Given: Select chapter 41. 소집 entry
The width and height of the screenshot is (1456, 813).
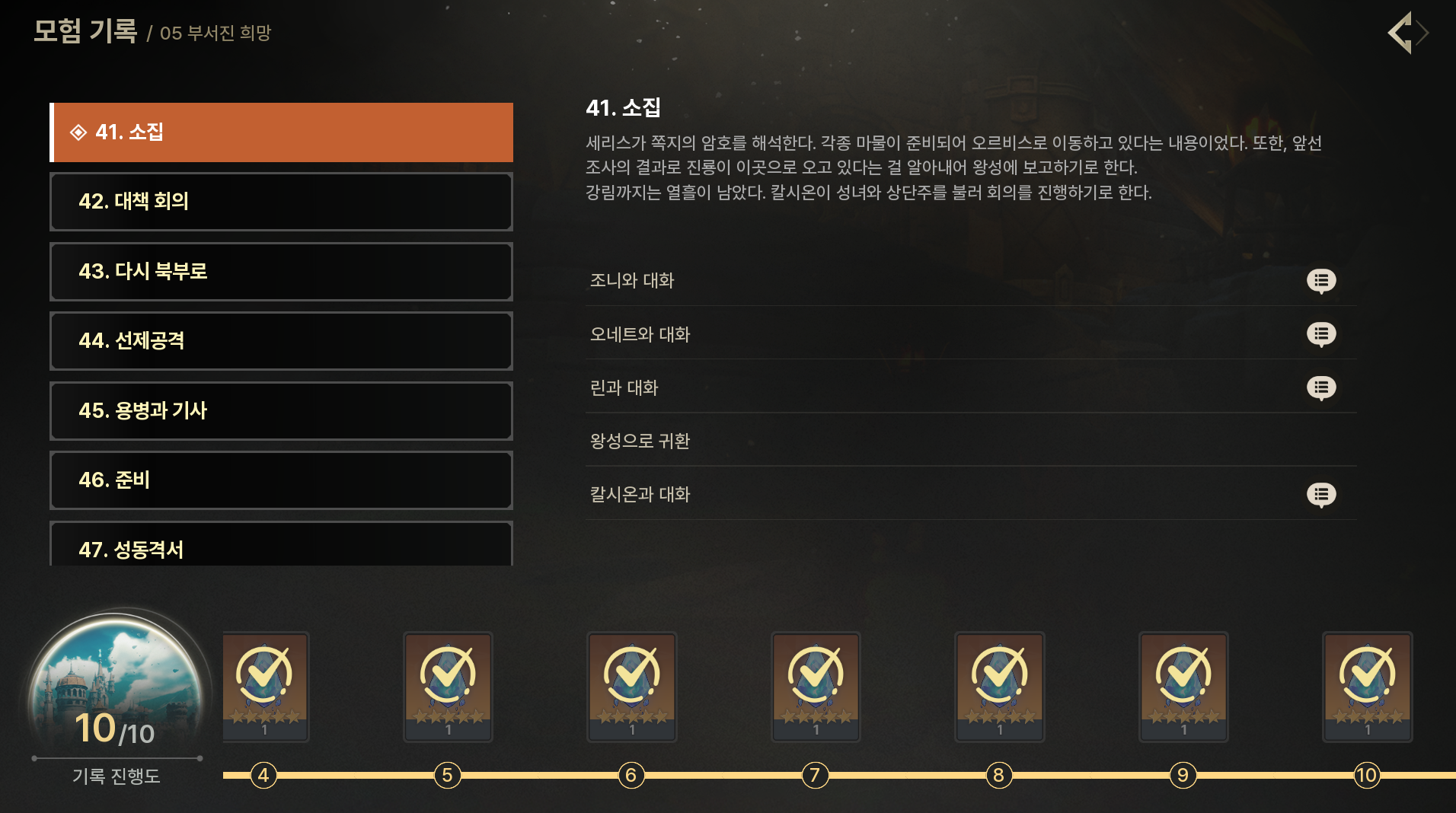Looking at the screenshot, I should pos(281,132).
